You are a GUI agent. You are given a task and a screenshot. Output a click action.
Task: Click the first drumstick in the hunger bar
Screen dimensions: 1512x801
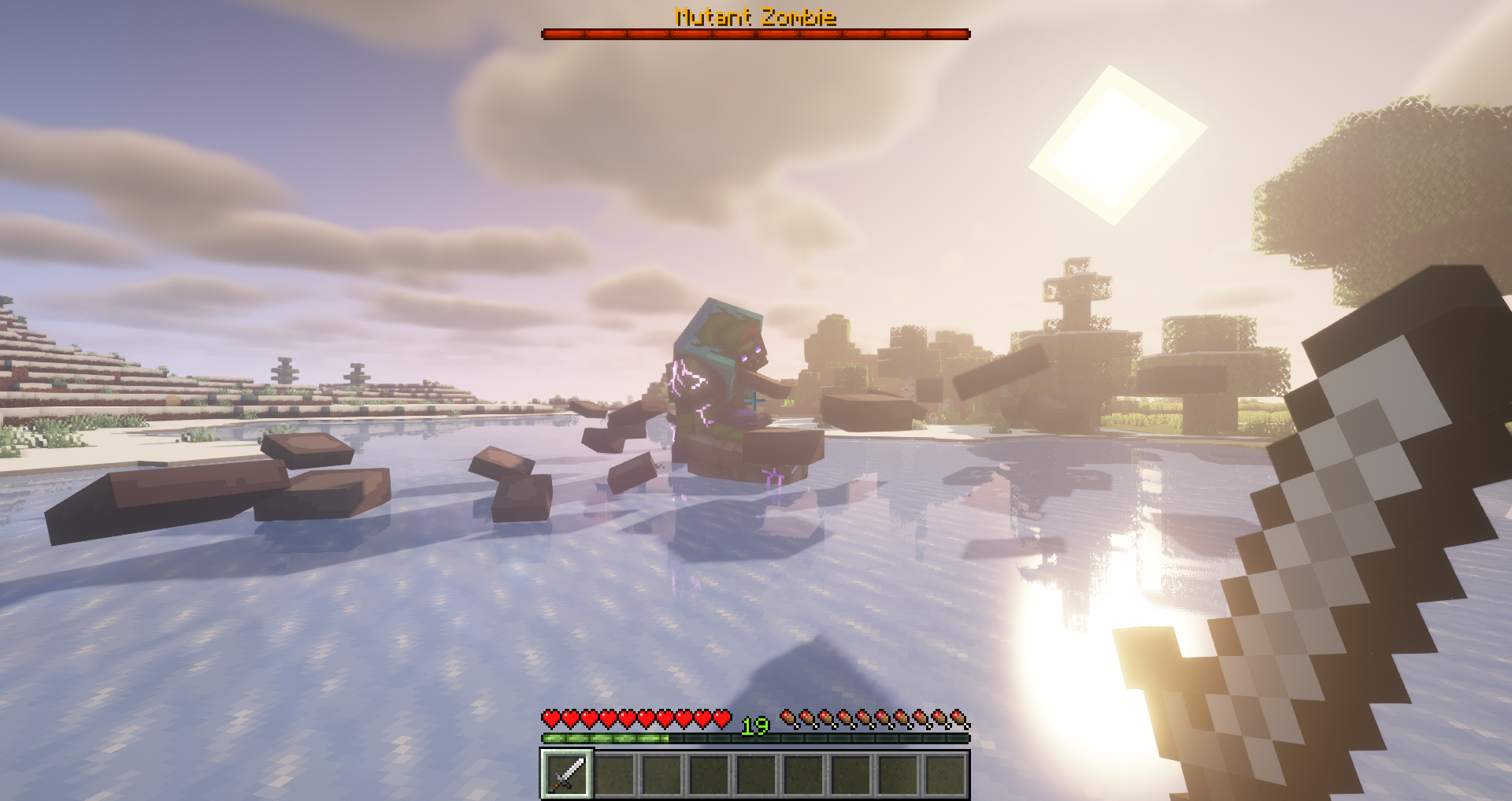pos(787,718)
